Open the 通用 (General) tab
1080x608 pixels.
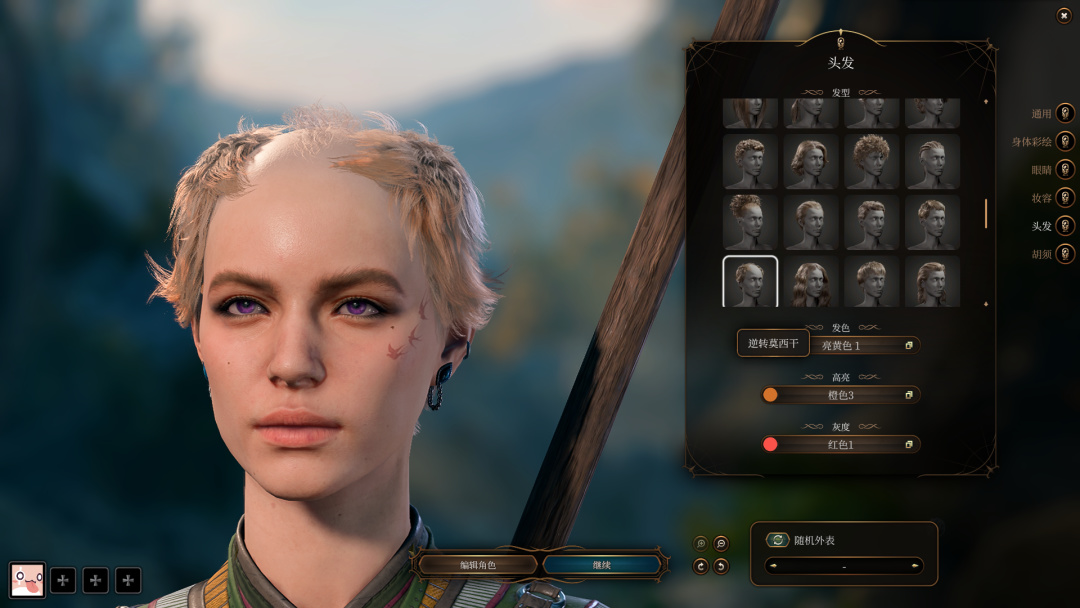tap(1065, 114)
